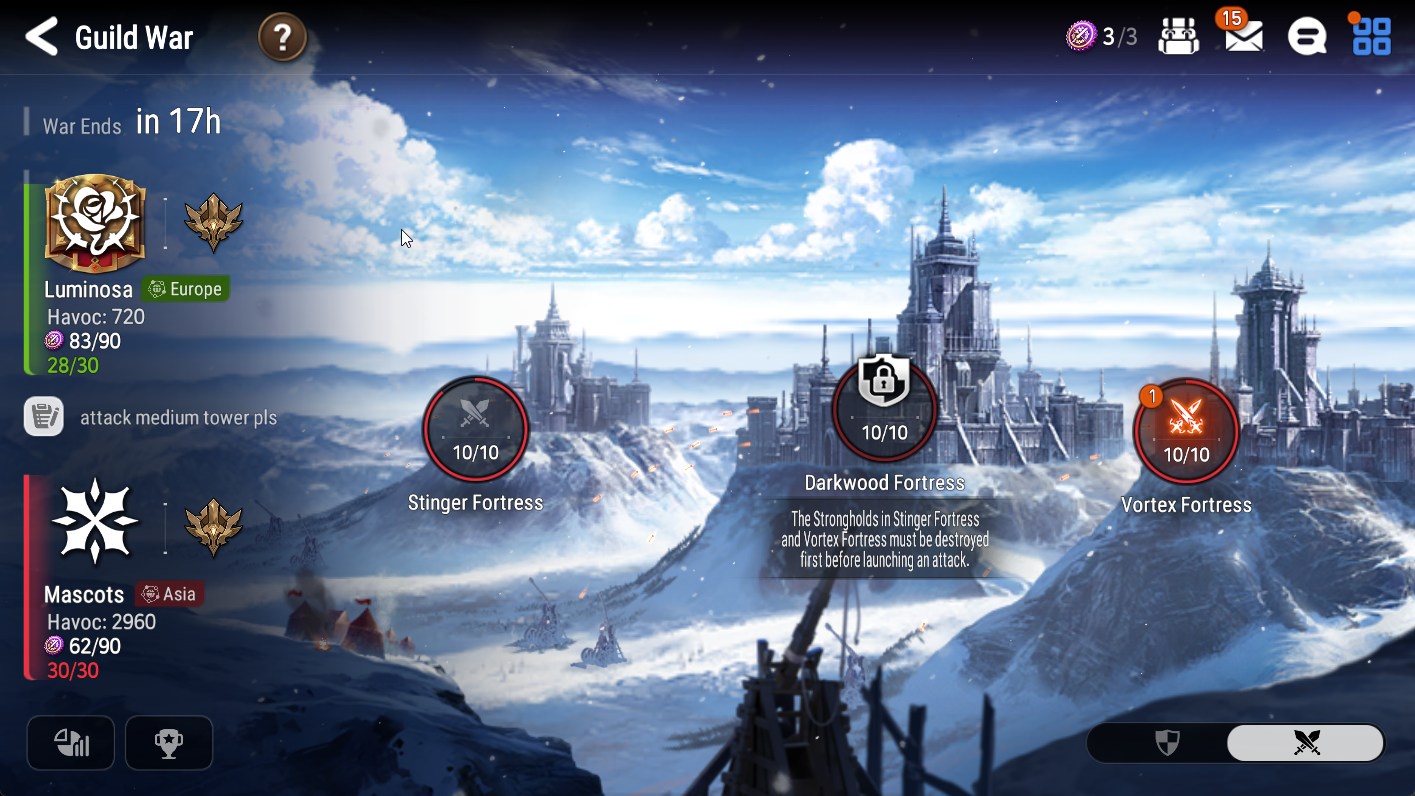The width and height of the screenshot is (1415, 796).
Task: Select the Luminosa guild rose emblem
Action: pos(95,224)
